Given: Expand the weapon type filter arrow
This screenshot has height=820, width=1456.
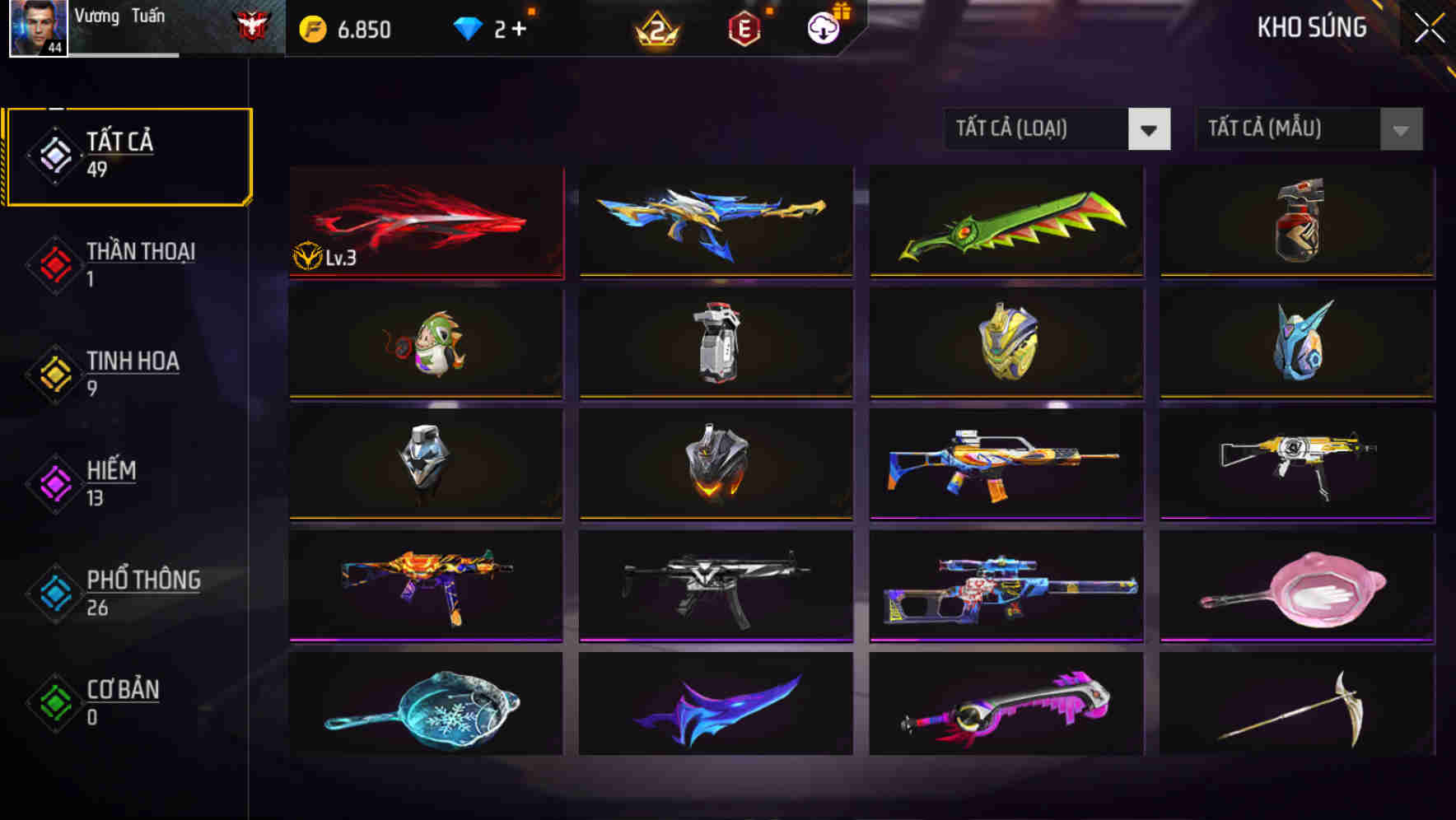Looking at the screenshot, I should (1151, 129).
